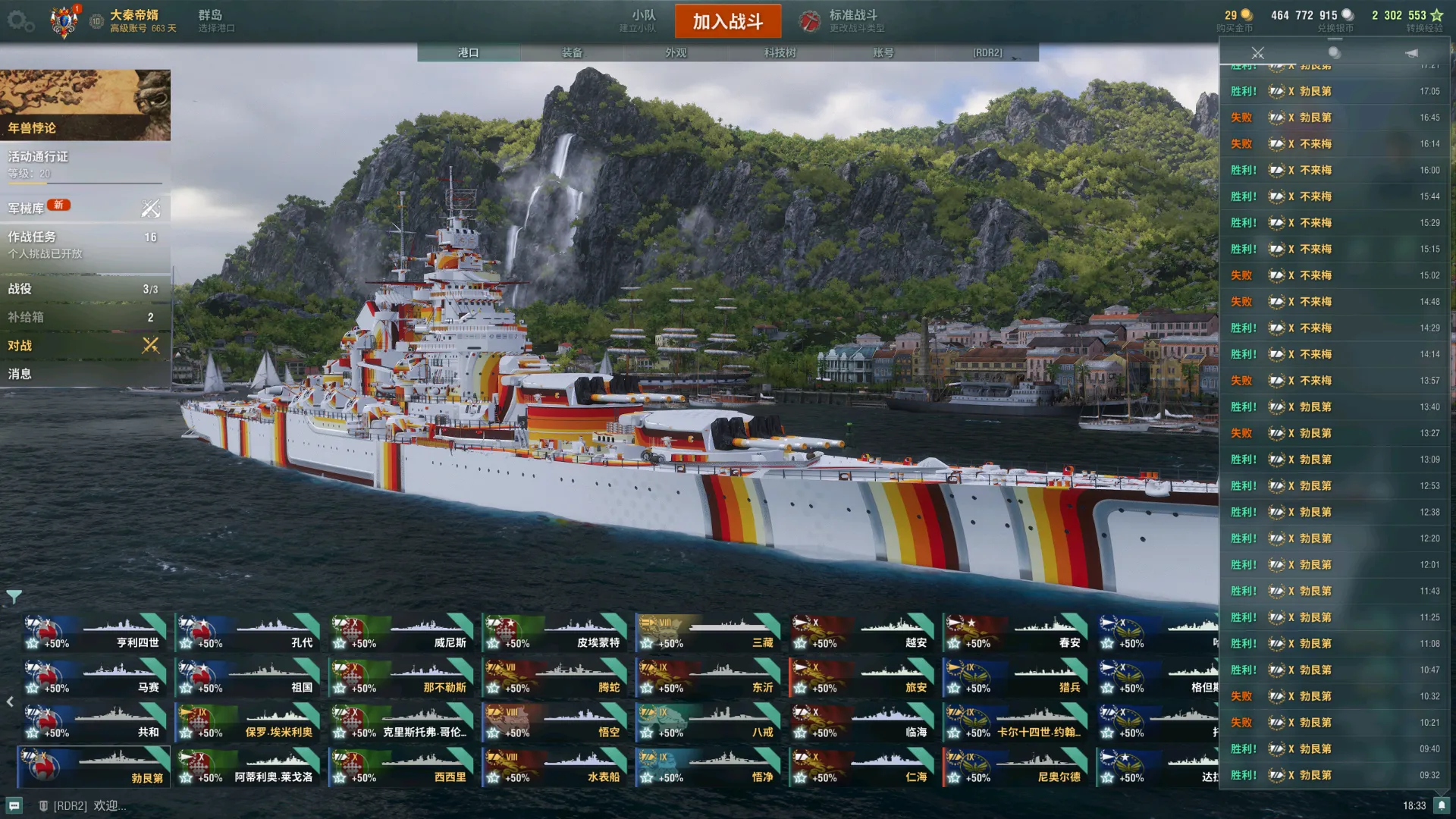The image size is (1456, 819).
Task: Open the ship carousel filter funnel
Action: (14, 597)
